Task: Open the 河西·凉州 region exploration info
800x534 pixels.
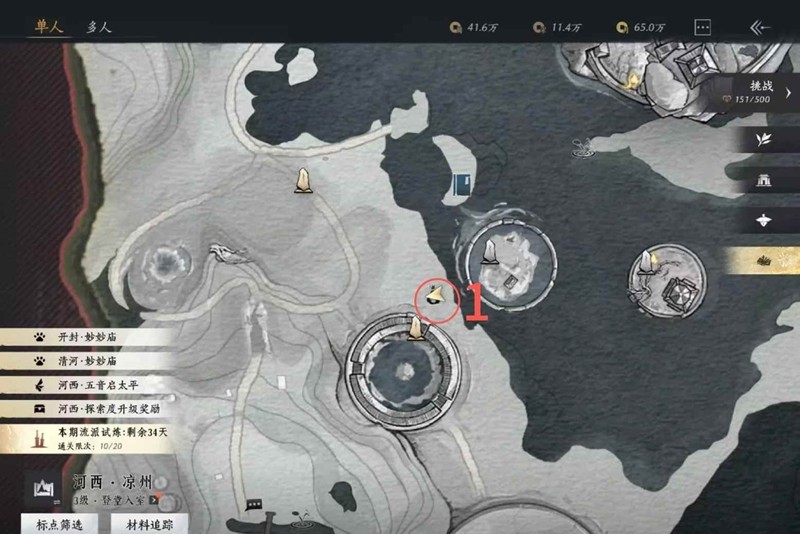Action: pos(100,488)
